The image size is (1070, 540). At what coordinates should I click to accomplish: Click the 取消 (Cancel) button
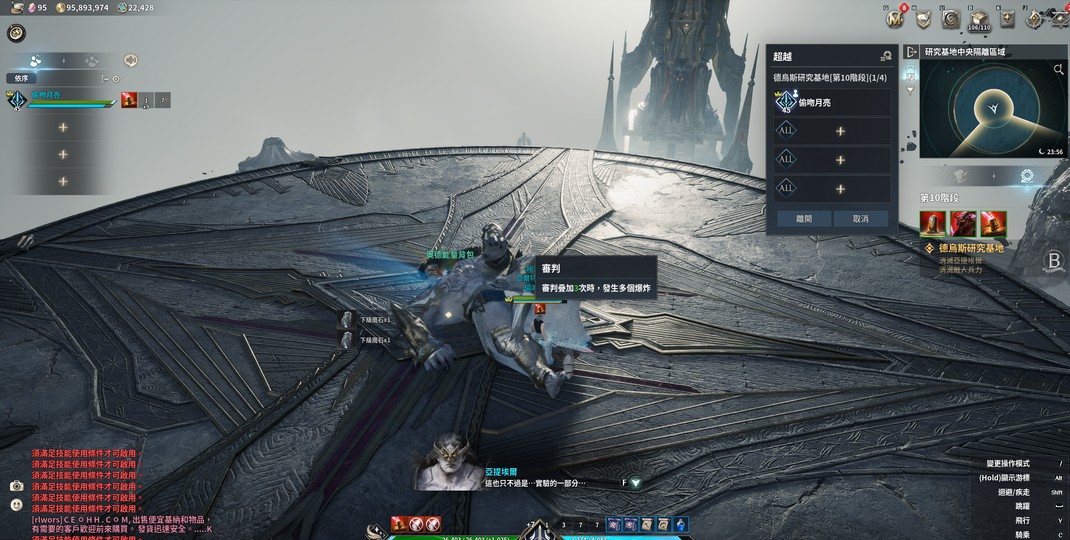coord(860,218)
